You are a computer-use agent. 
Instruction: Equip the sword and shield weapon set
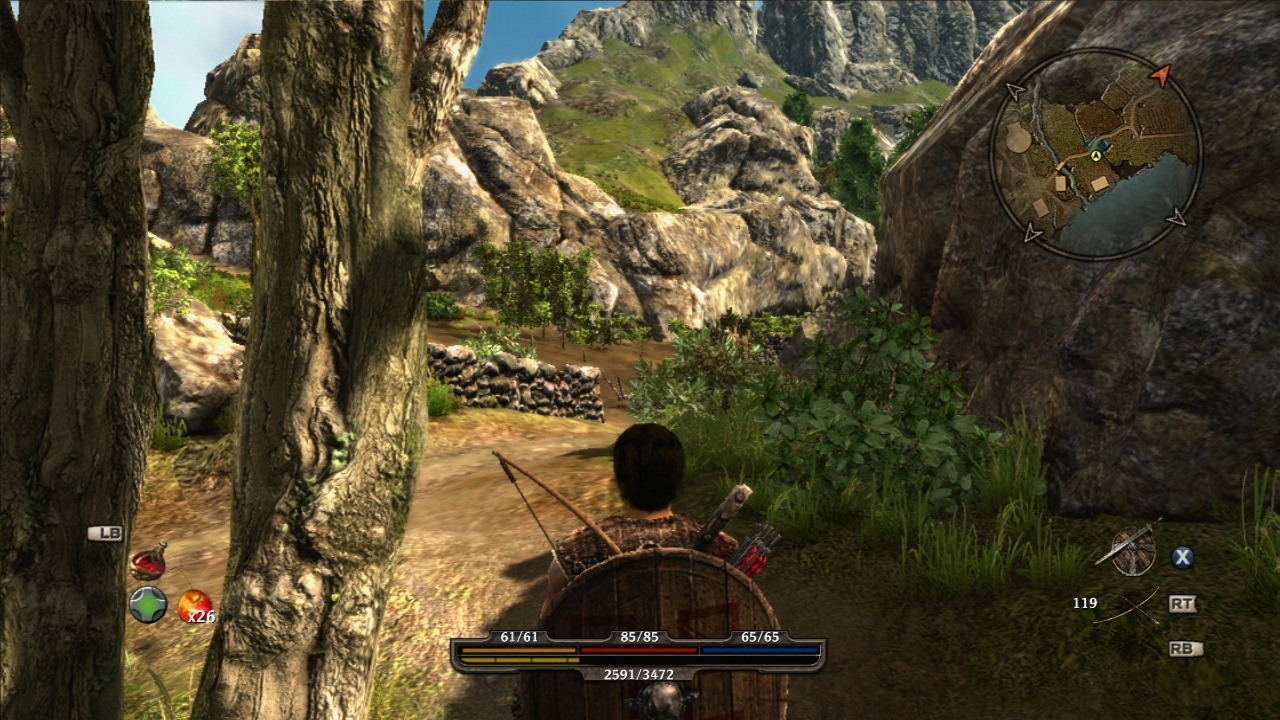(1131, 550)
